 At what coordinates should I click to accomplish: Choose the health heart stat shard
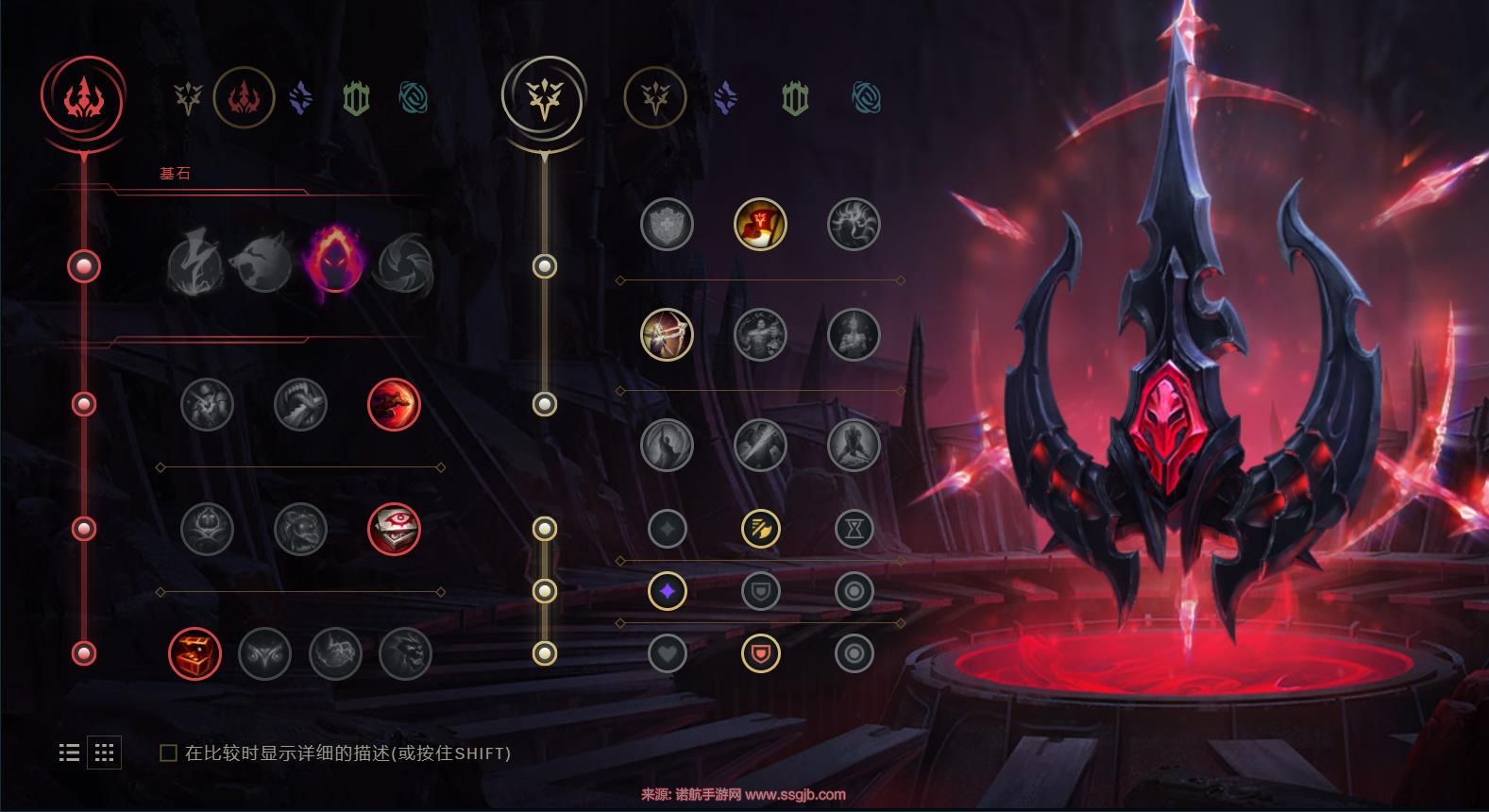tap(667, 653)
